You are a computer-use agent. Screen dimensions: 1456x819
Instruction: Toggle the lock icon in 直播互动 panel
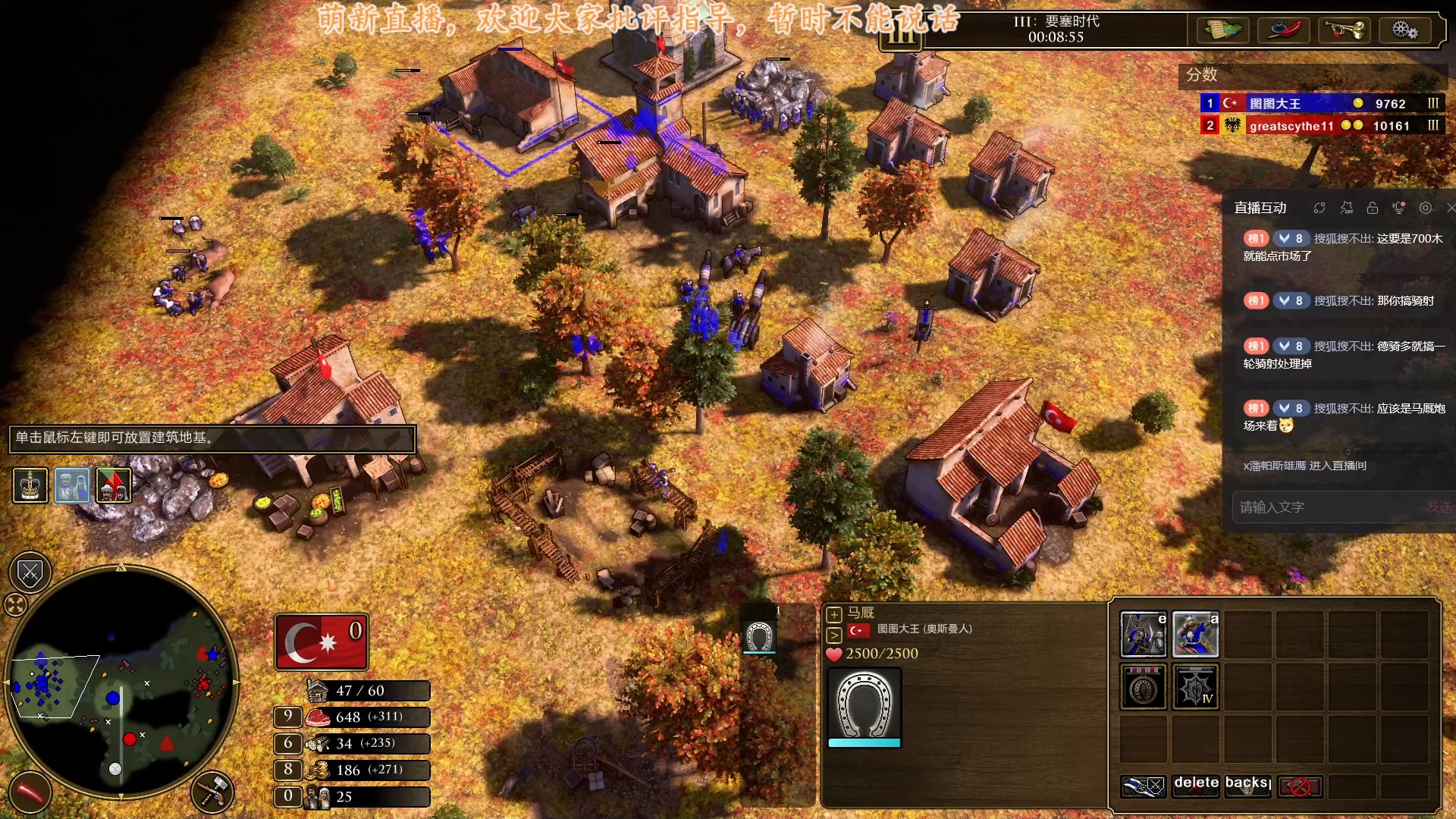[1373, 209]
